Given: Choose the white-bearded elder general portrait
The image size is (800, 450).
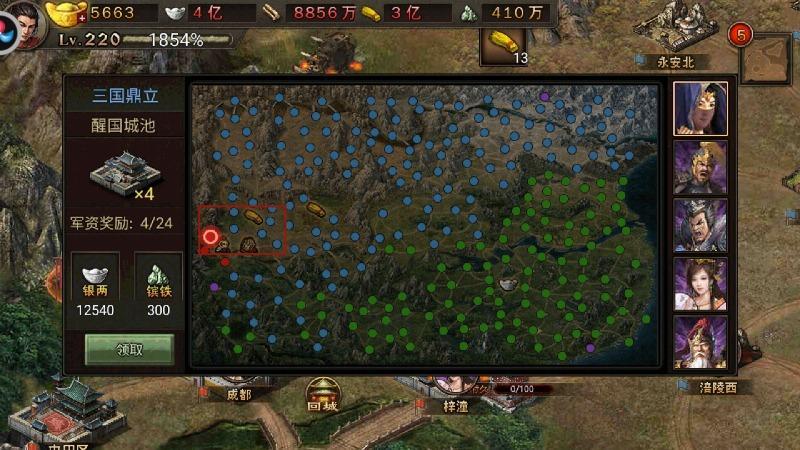Looking at the screenshot, I should click(x=699, y=341).
